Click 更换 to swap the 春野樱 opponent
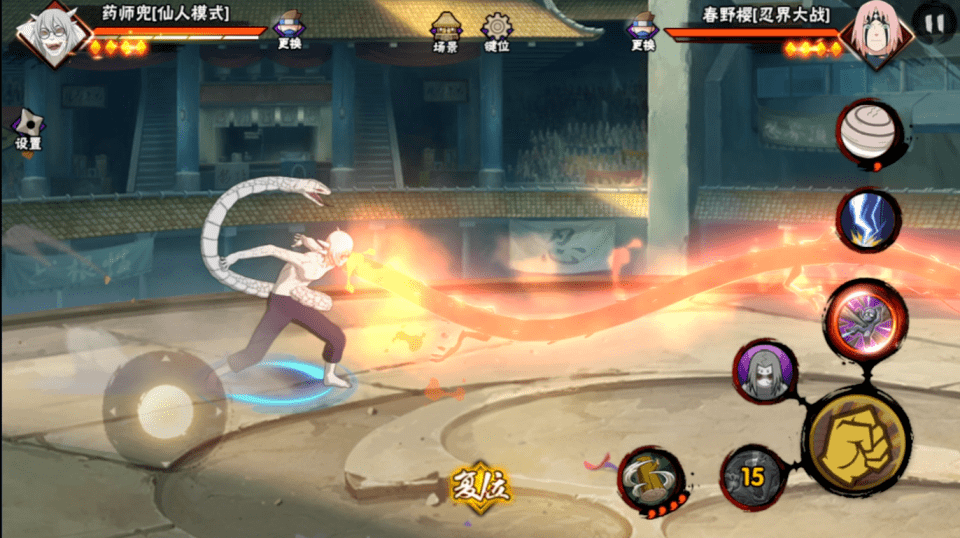The height and width of the screenshot is (538, 960). coord(643,32)
